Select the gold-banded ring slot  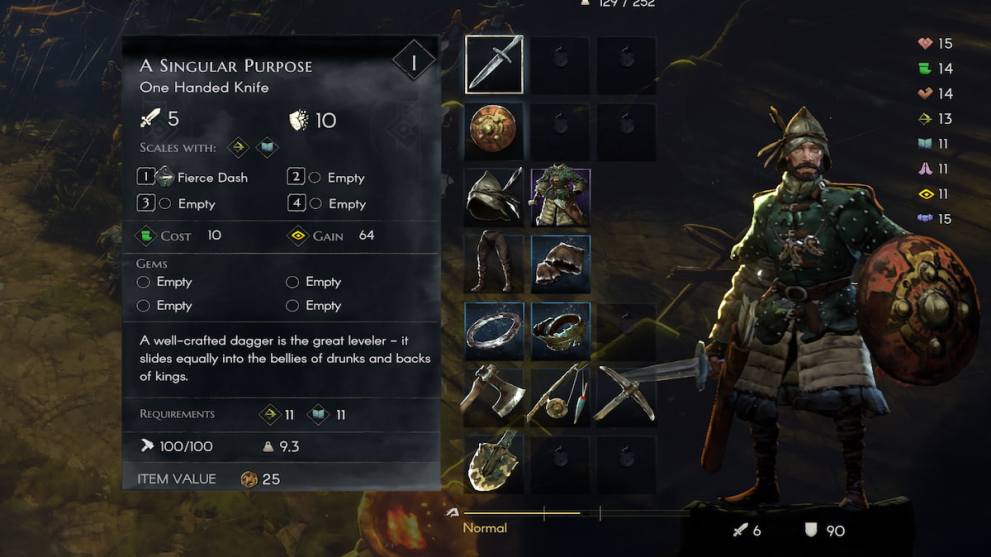tap(560, 330)
